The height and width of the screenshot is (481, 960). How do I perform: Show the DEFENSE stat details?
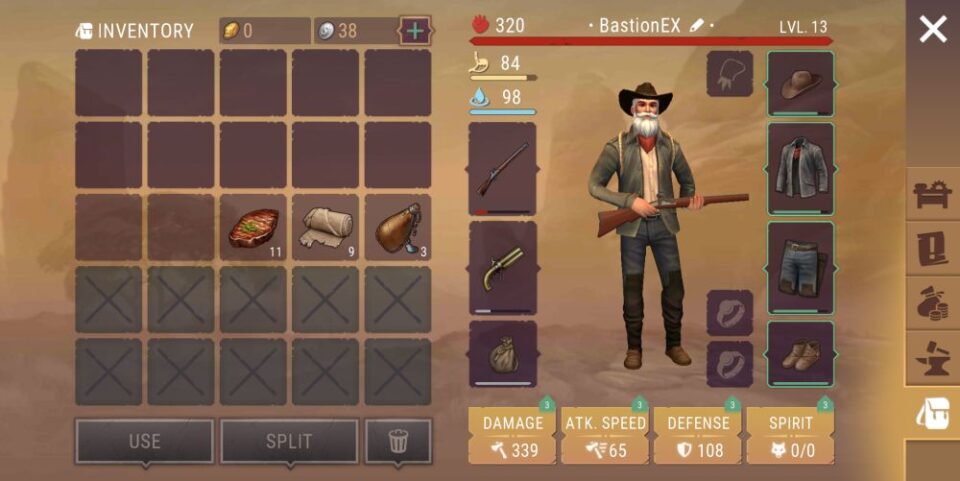click(698, 436)
